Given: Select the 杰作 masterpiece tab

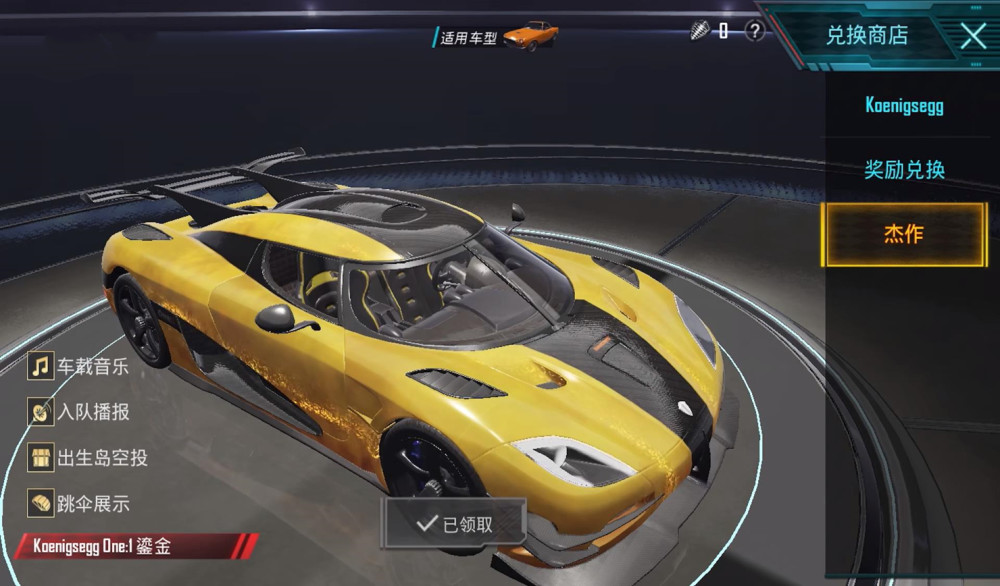Looking at the screenshot, I should pyautogui.click(x=904, y=235).
